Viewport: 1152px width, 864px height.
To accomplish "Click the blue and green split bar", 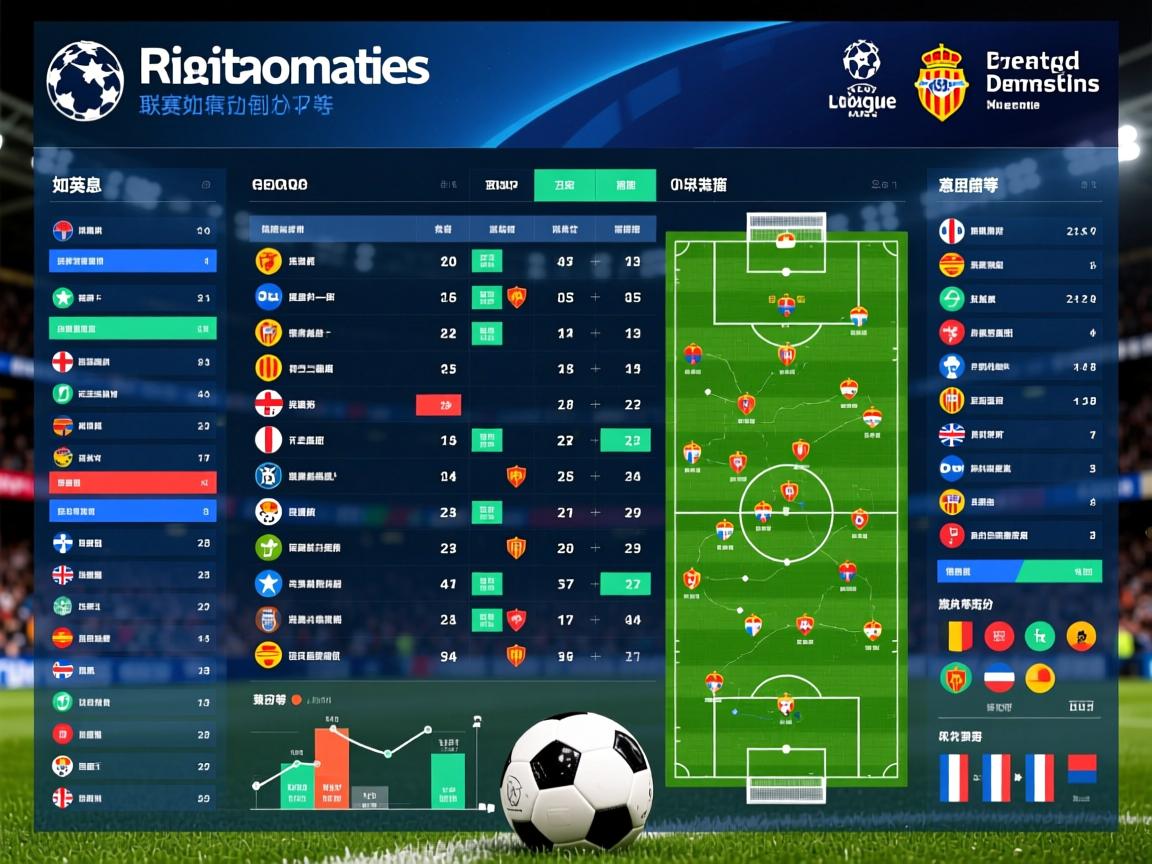I will (x=1019, y=571).
